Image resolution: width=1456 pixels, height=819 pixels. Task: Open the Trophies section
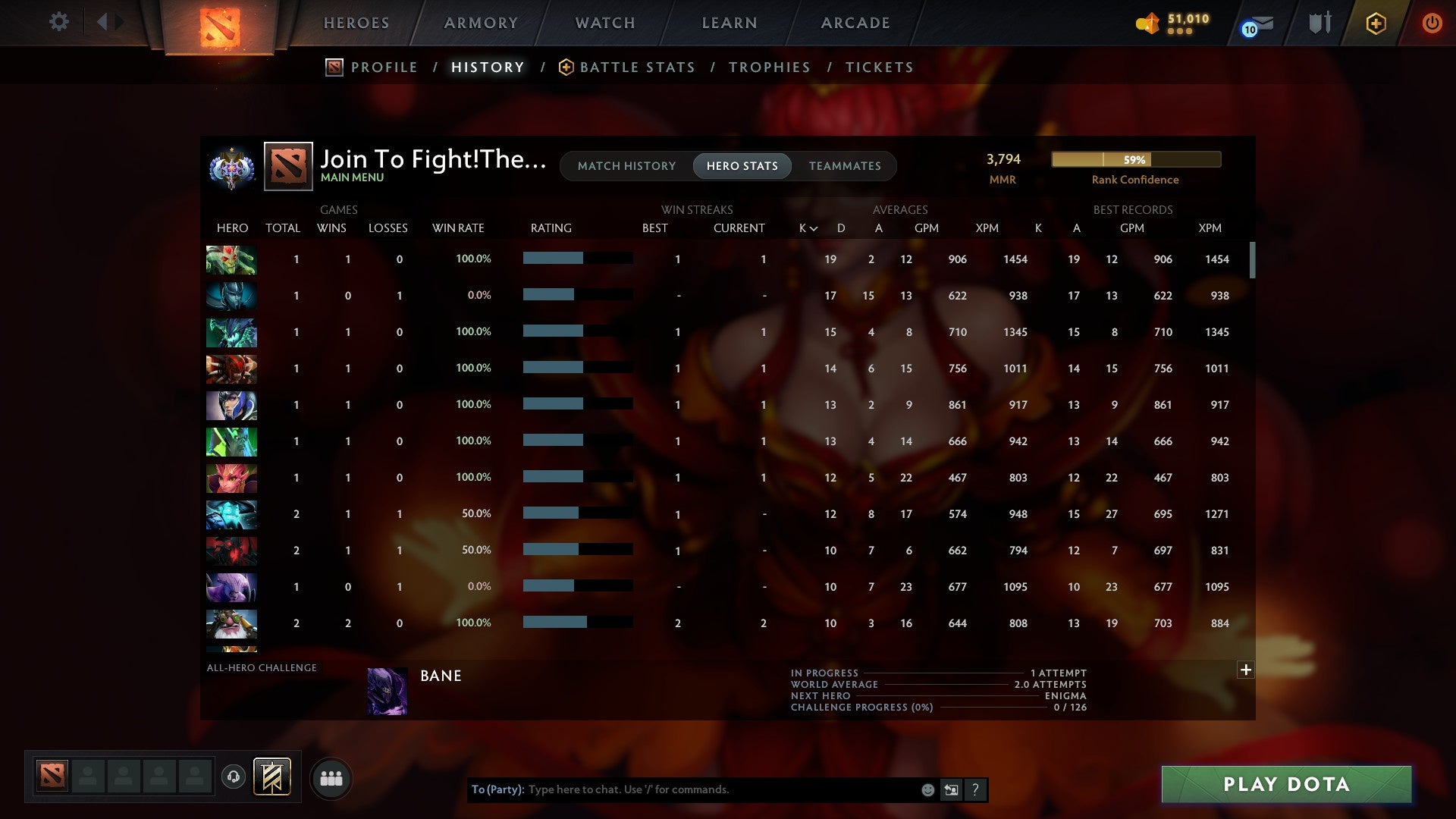[x=769, y=67]
